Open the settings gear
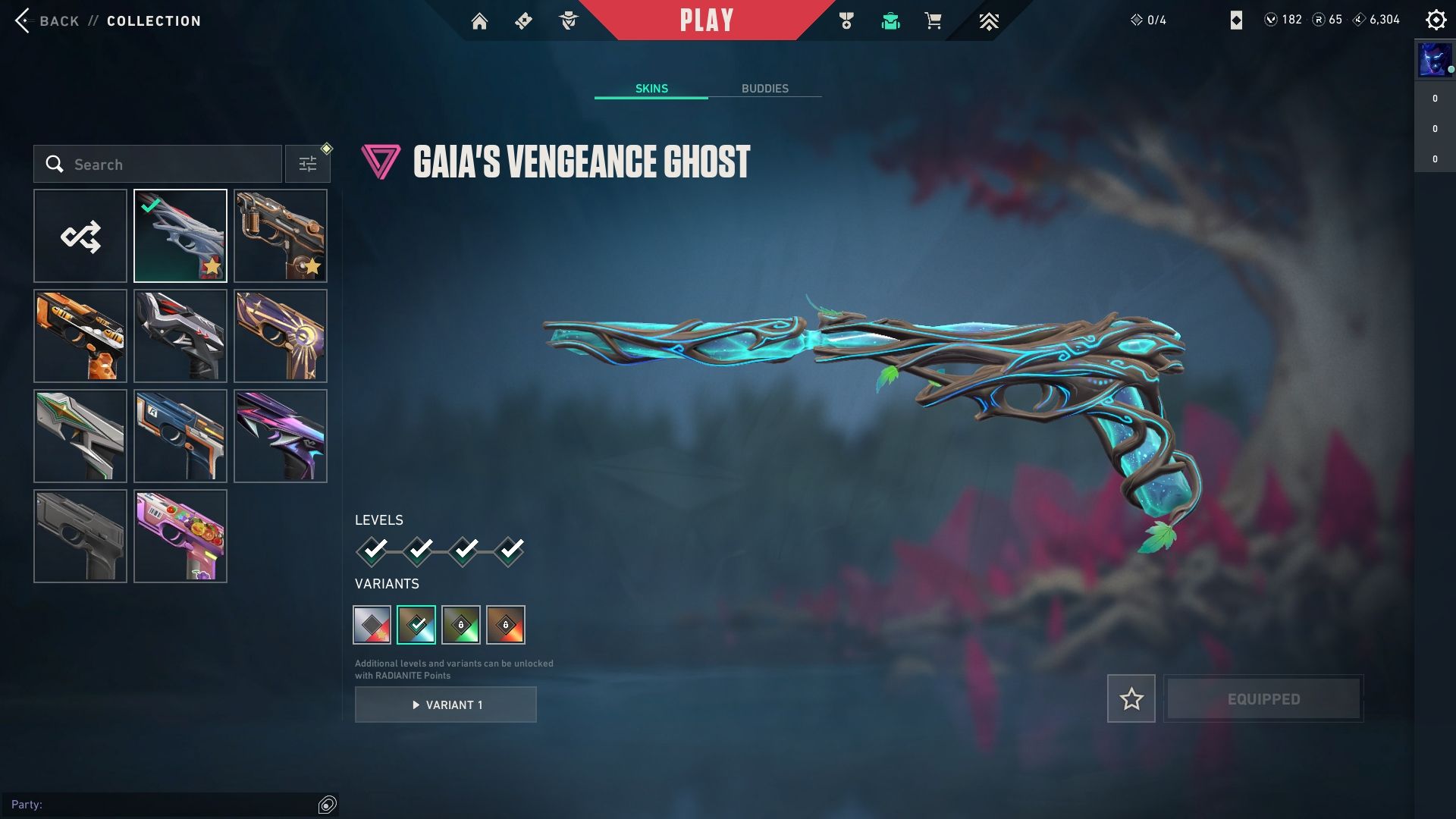 [1436, 20]
